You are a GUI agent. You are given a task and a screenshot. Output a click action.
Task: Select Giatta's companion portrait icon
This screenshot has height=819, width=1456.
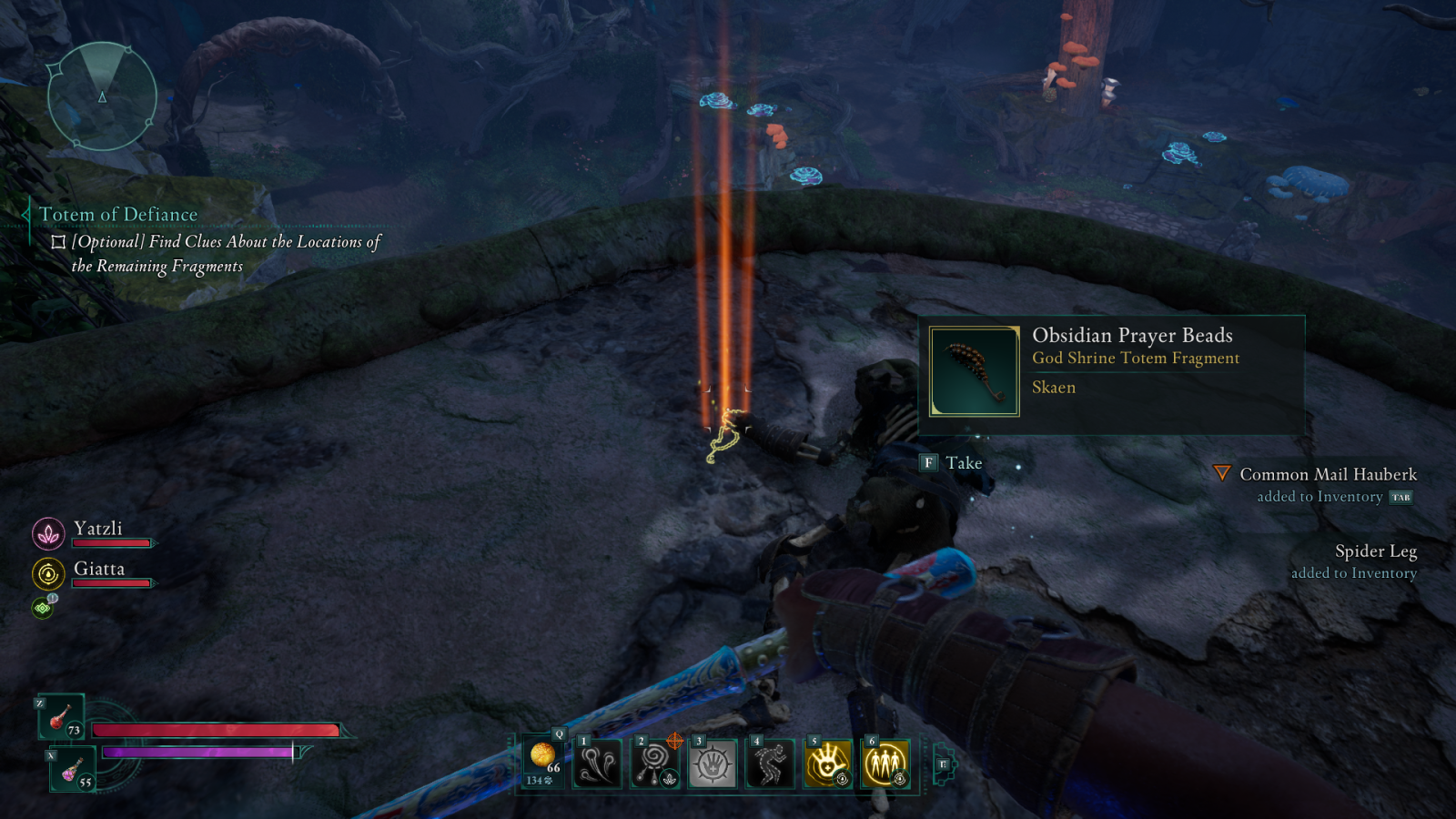tap(48, 573)
